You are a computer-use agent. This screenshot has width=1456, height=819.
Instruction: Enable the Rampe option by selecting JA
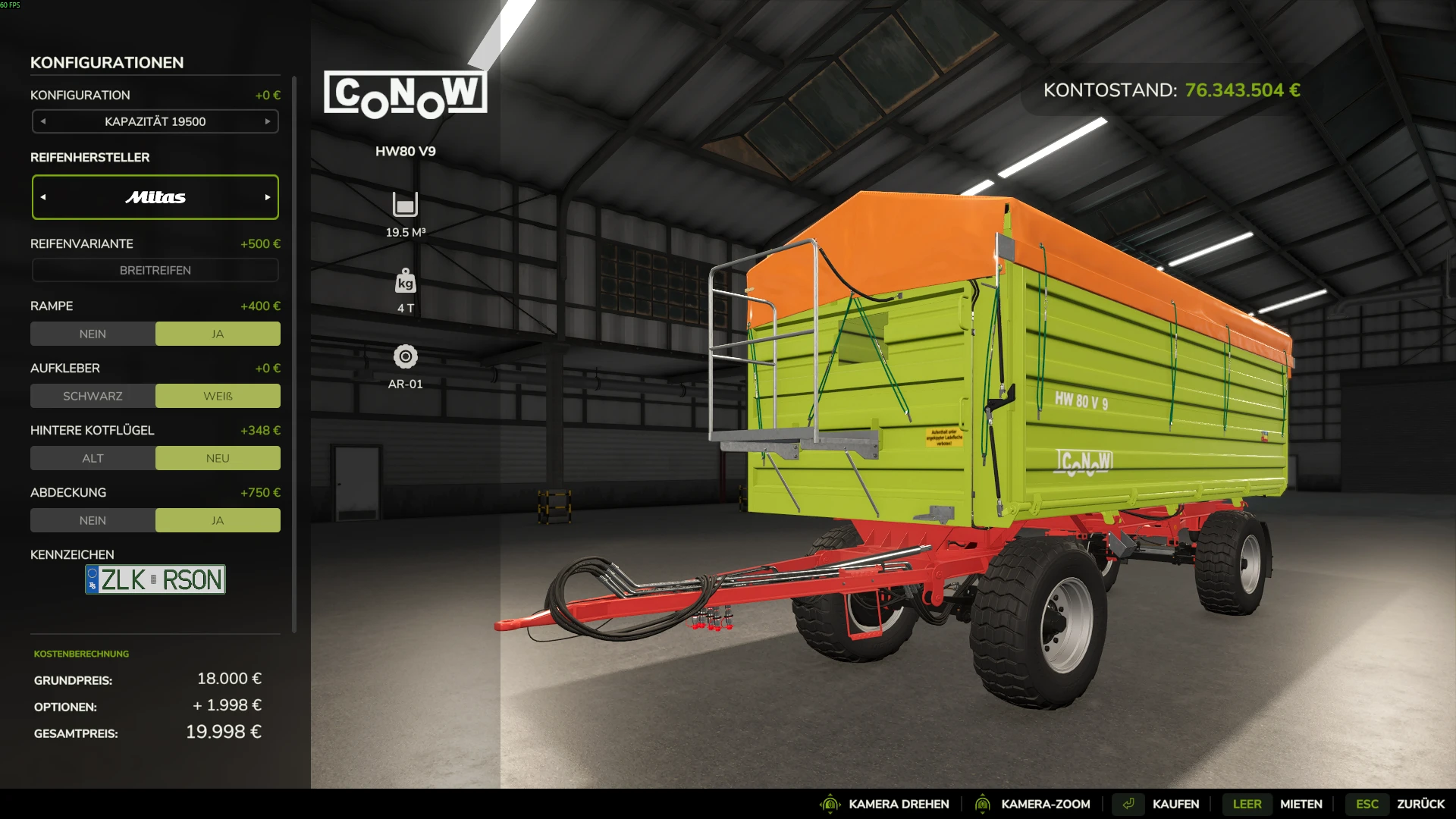(218, 333)
